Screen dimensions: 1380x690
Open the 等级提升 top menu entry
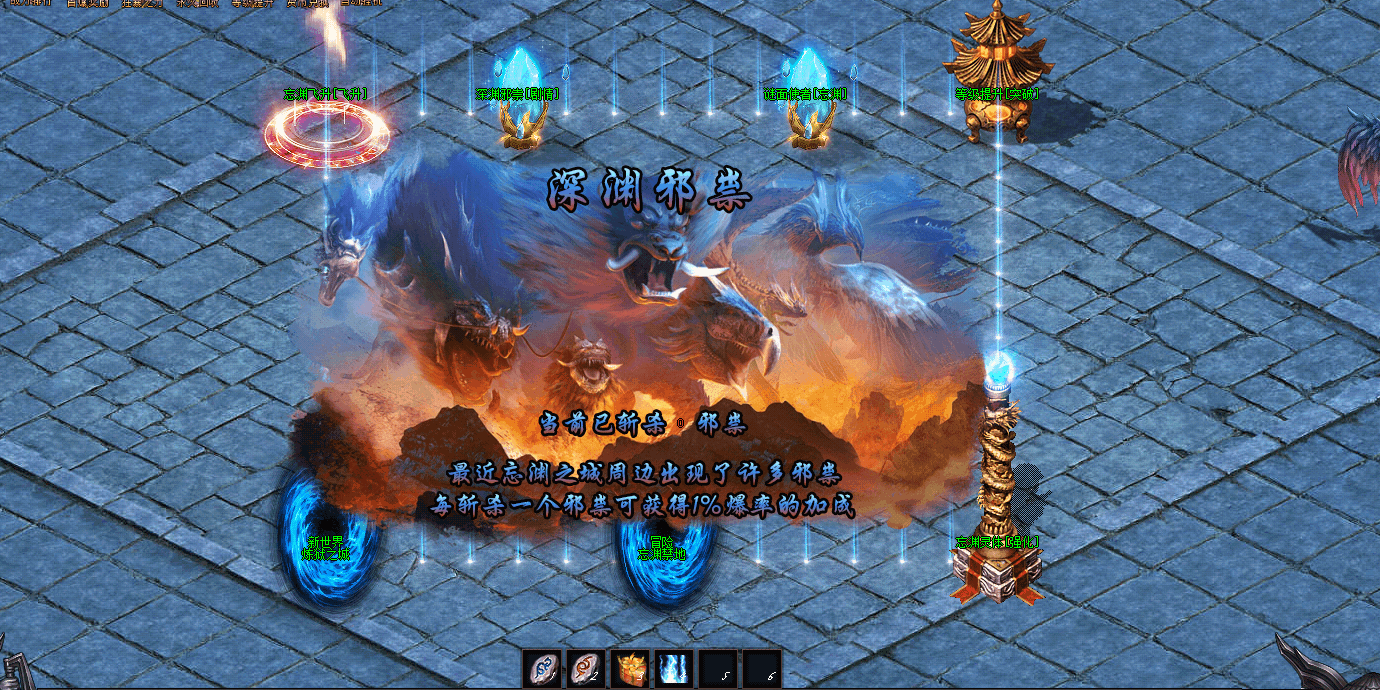(251, 3)
